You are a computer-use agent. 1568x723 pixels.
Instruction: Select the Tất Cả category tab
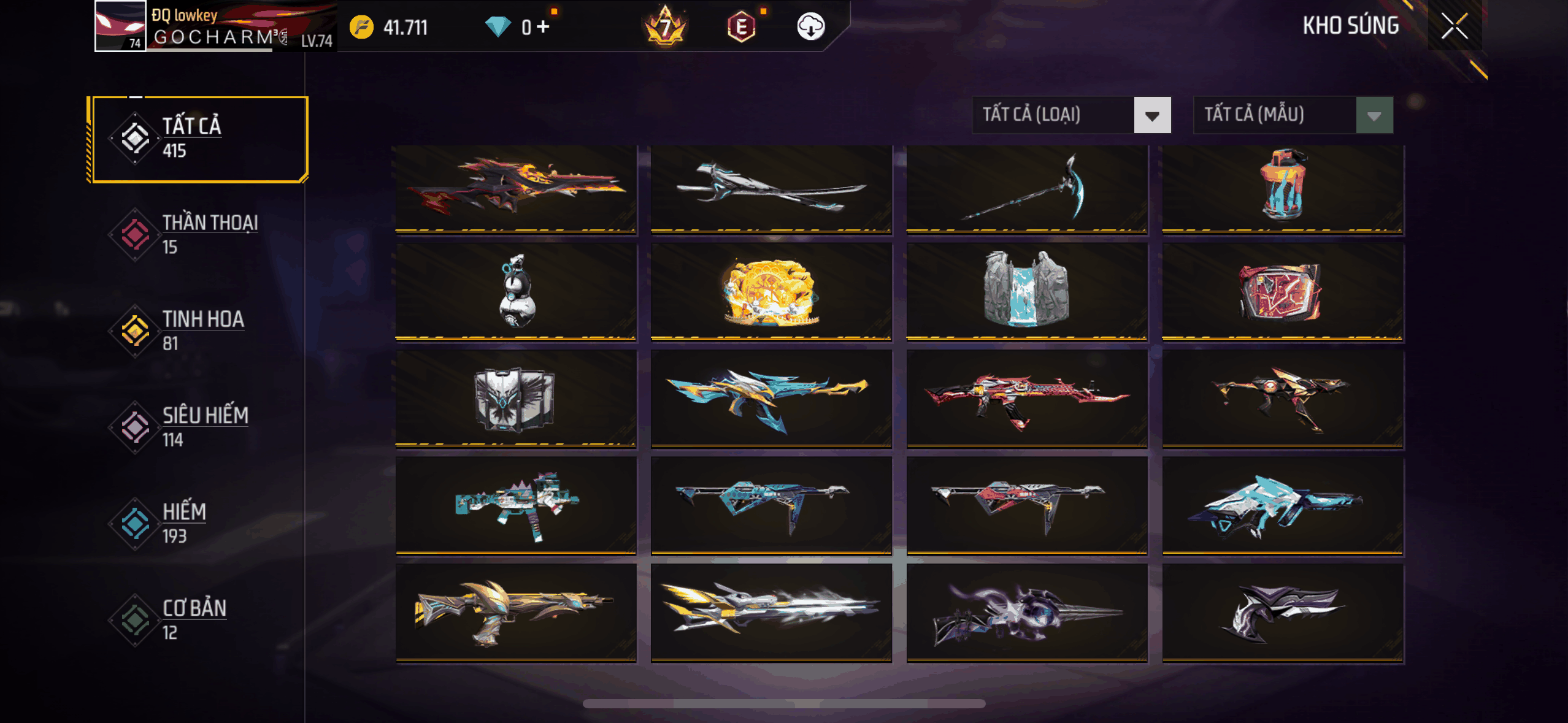click(199, 139)
